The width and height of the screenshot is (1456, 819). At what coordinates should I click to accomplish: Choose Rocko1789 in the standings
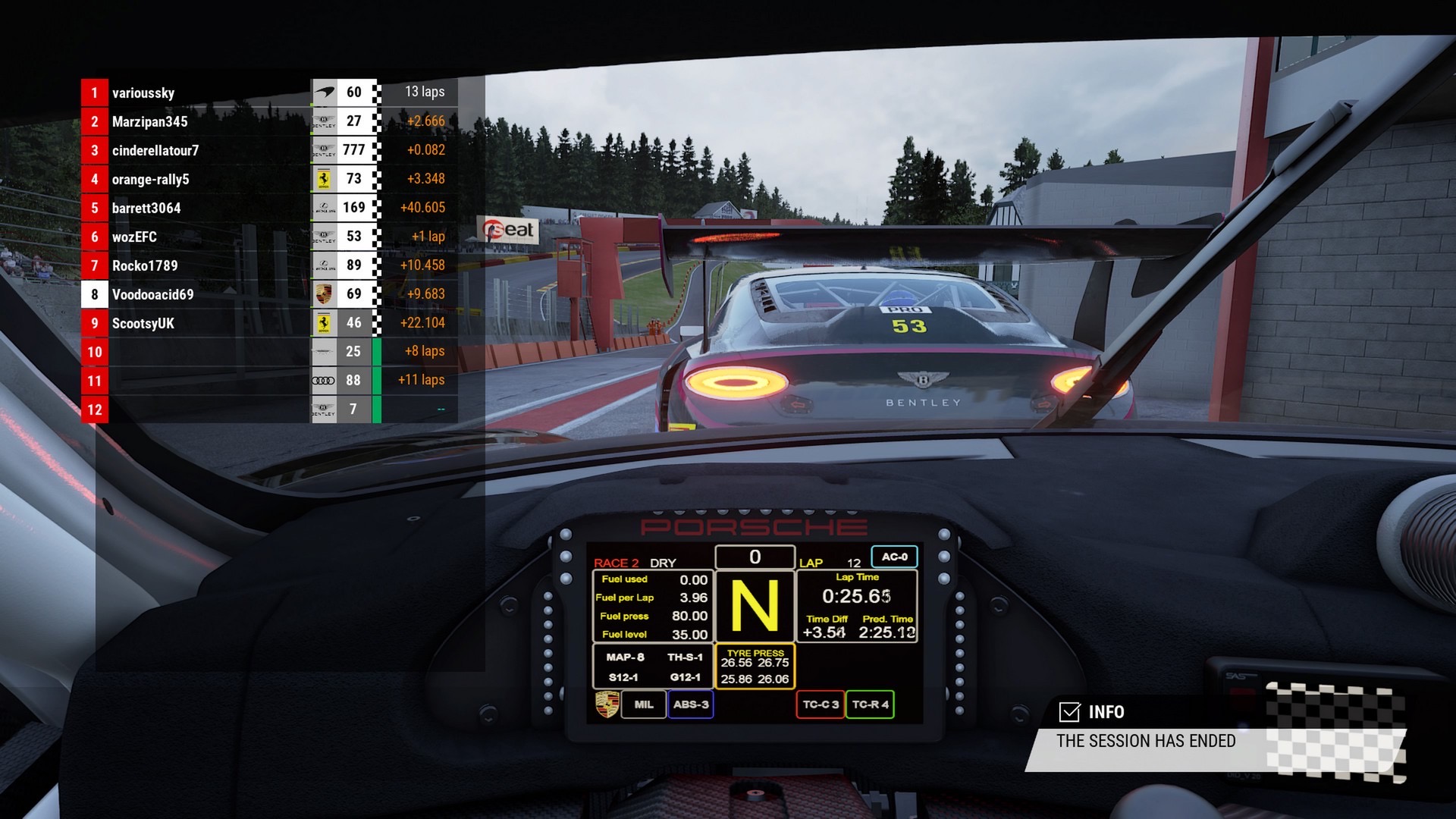[x=145, y=265]
